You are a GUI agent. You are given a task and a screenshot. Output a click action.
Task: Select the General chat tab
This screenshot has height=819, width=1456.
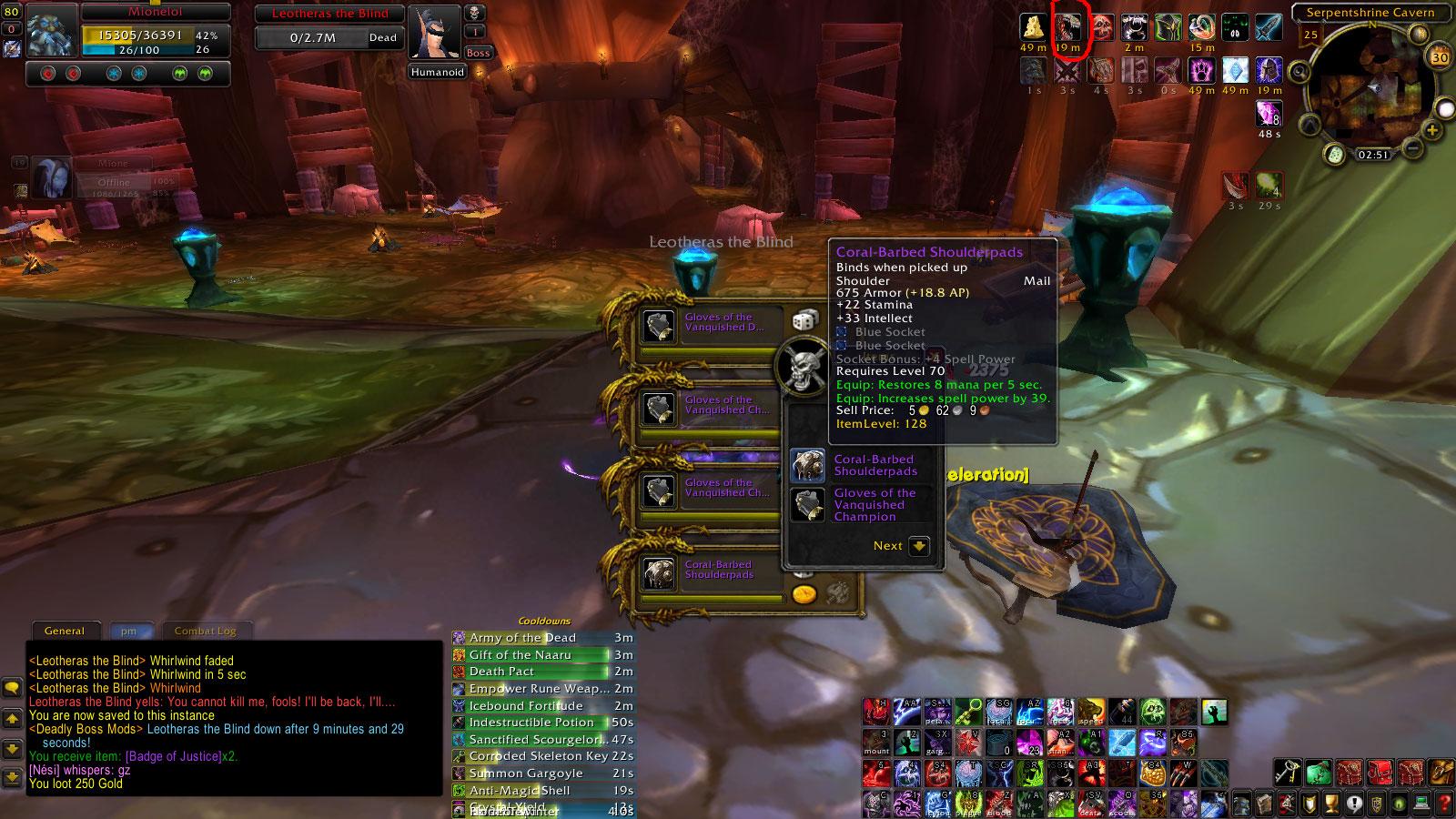coord(65,631)
